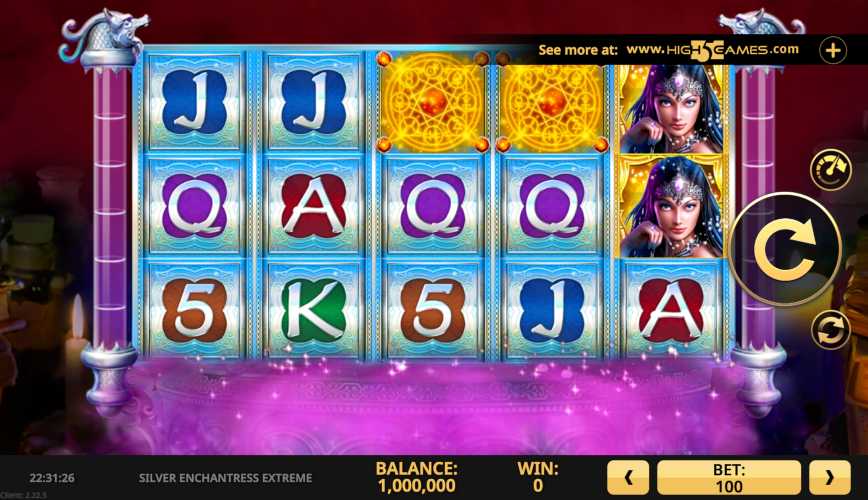Spin the reels with the large arrow button
Image resolution: width=868 pixels, height=500 pixels.
click(785, 249)
